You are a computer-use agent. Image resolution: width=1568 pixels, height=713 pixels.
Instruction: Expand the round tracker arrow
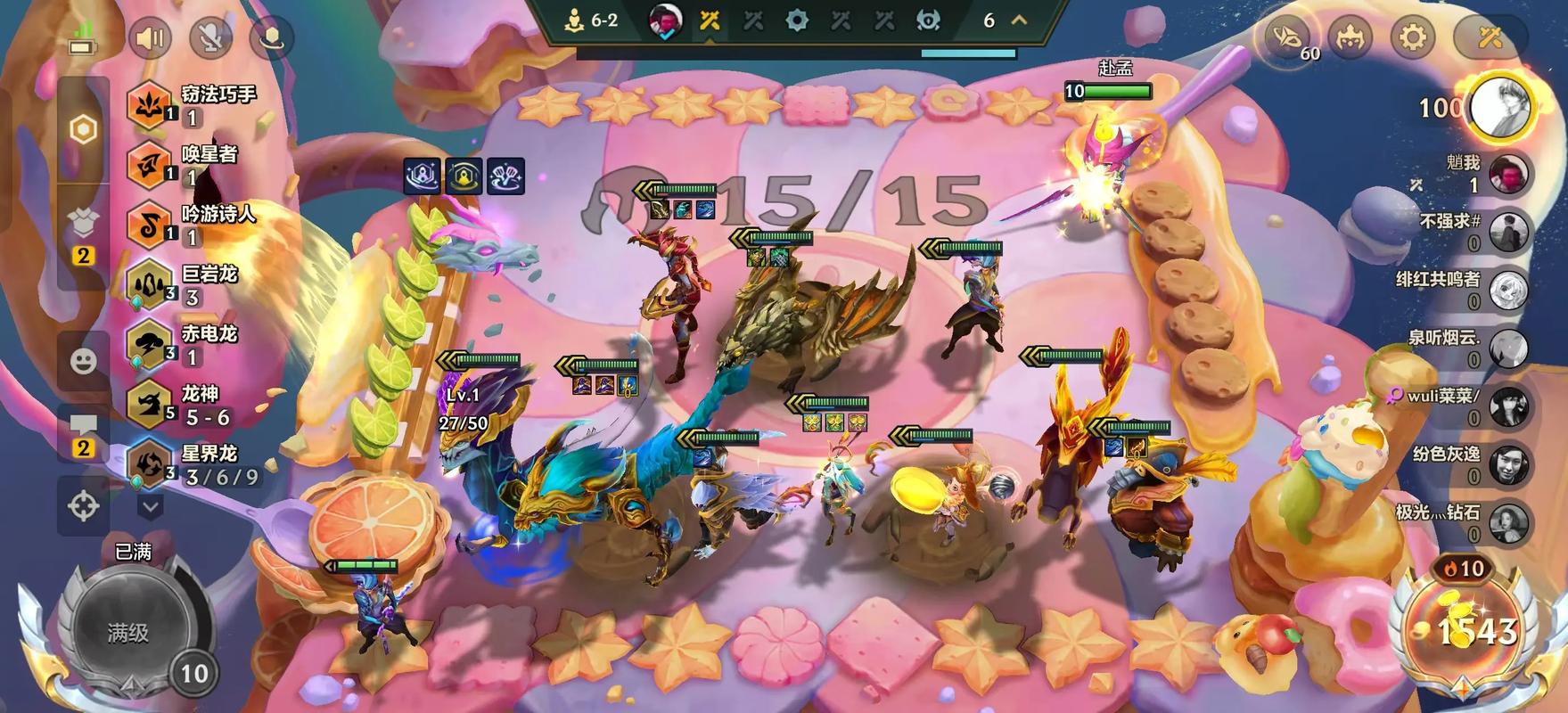[1019, 20]
